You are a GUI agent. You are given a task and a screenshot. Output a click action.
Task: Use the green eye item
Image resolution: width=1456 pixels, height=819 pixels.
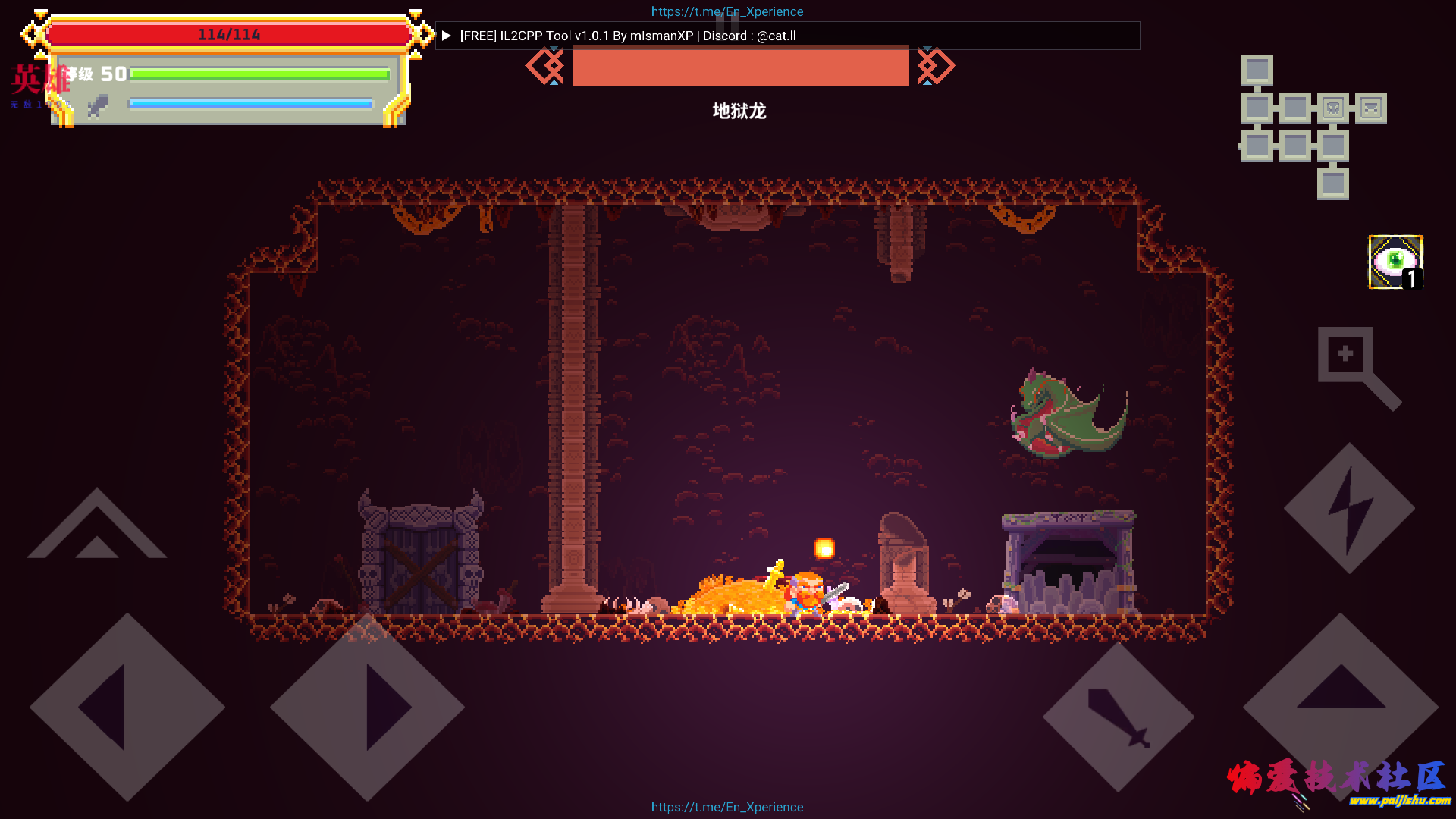pyautogui.click(x=1395, y=262)
